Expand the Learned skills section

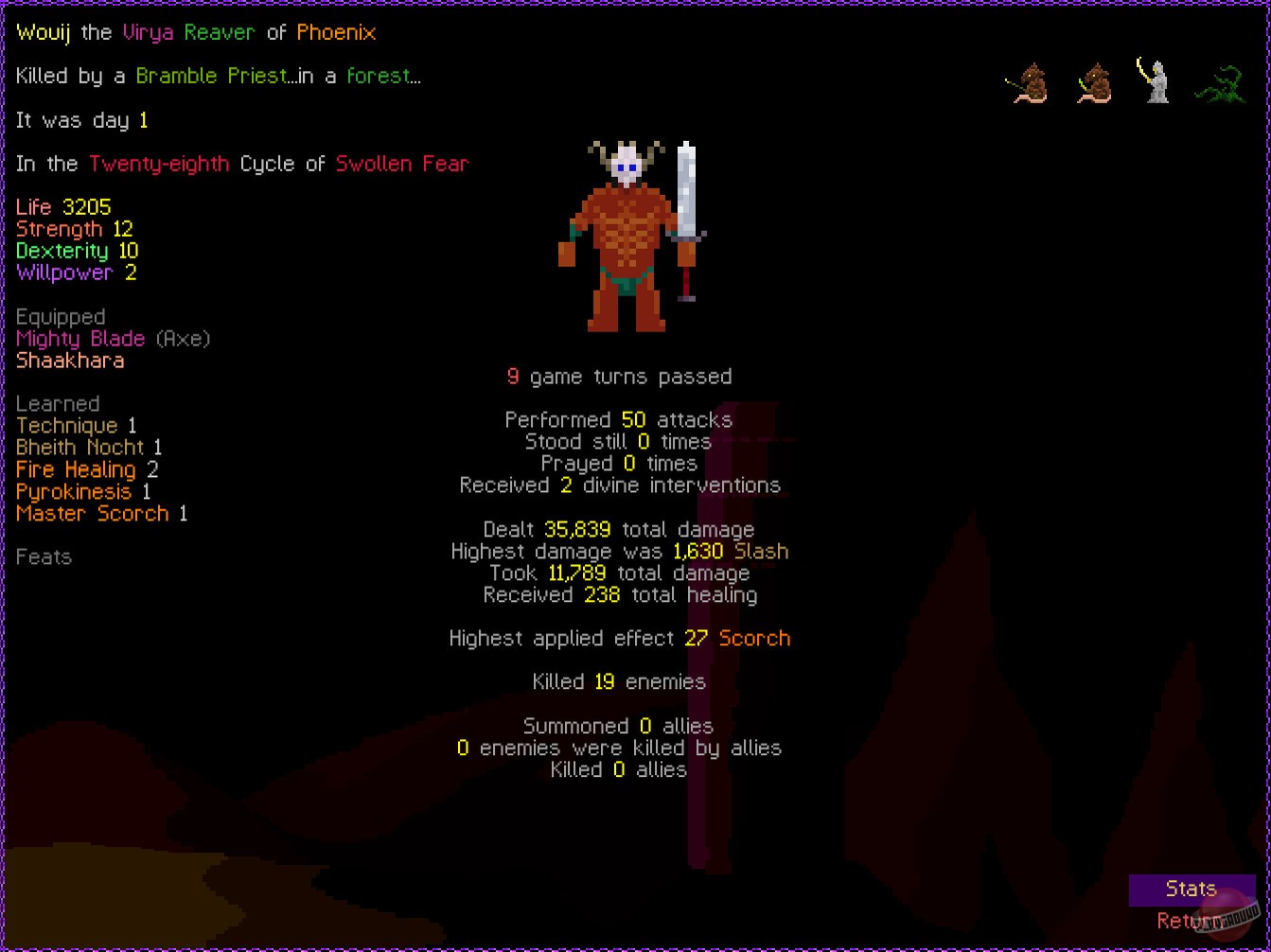[x=58, y=403]
